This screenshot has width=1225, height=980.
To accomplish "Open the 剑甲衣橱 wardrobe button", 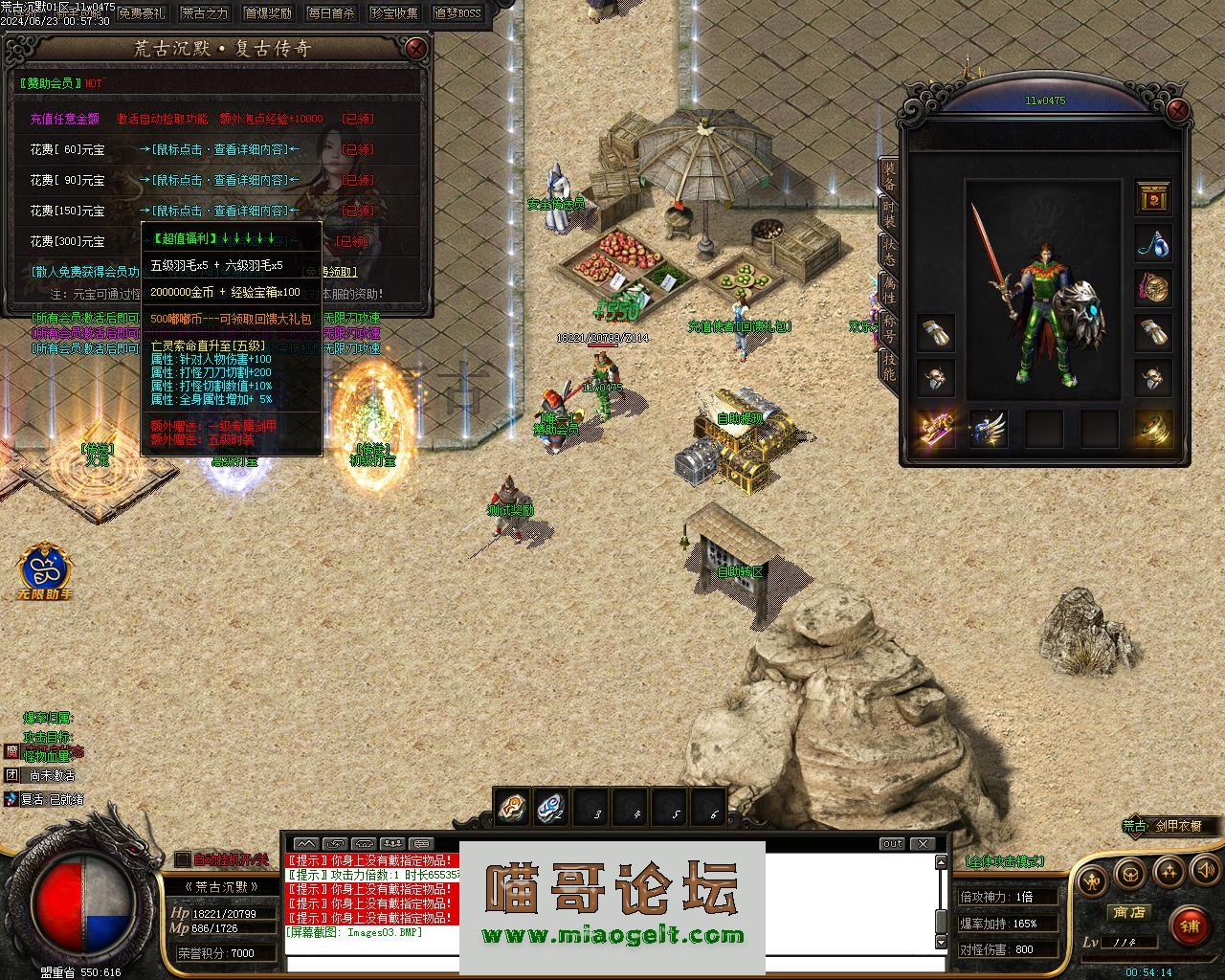I will click(x=1174, y=825).
